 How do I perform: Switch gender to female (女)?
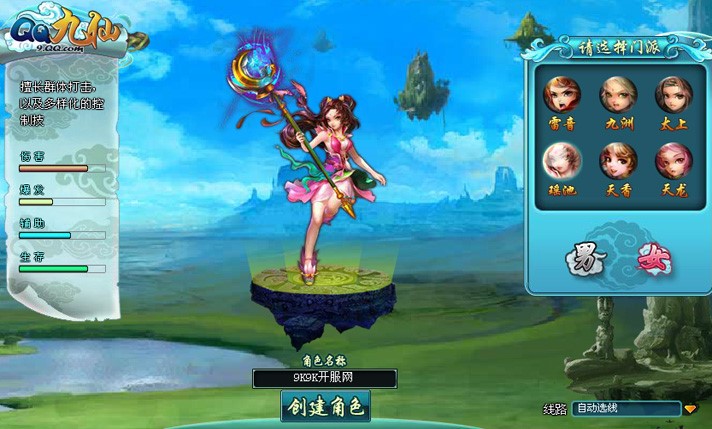655,261
